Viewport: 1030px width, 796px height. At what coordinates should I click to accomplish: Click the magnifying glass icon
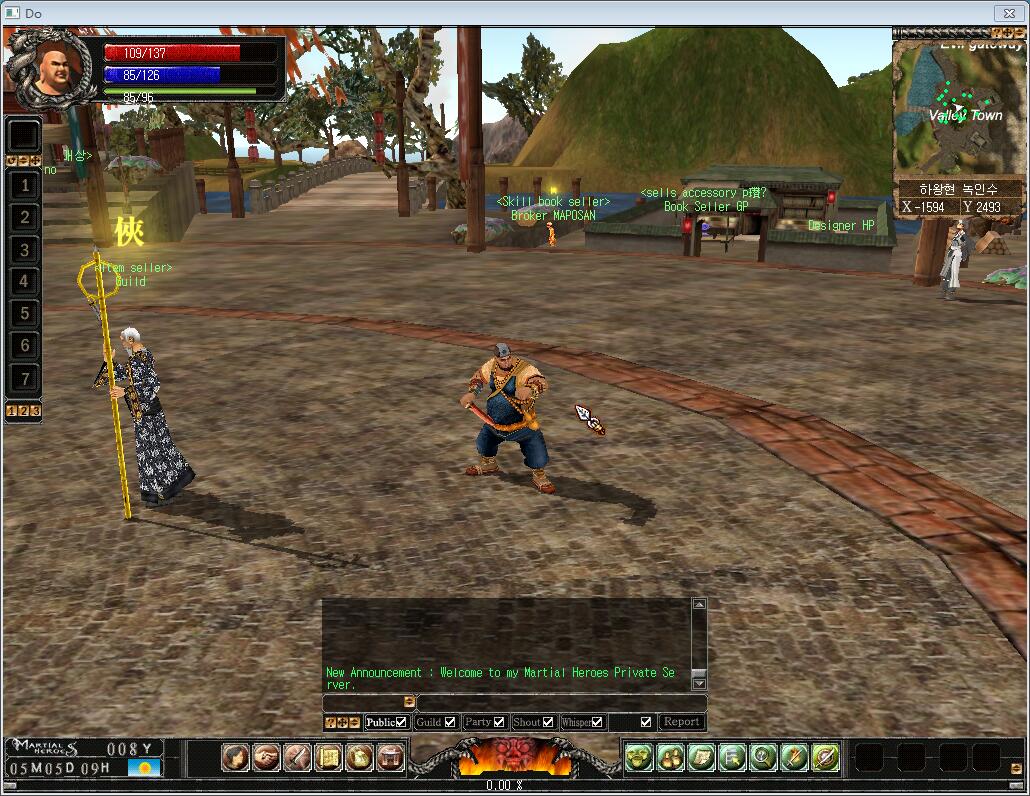click(763, 758)
